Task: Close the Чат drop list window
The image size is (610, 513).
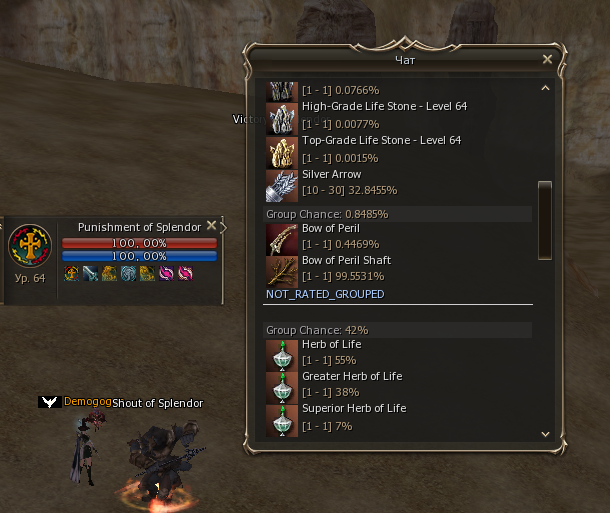Action: click(547, 60)
